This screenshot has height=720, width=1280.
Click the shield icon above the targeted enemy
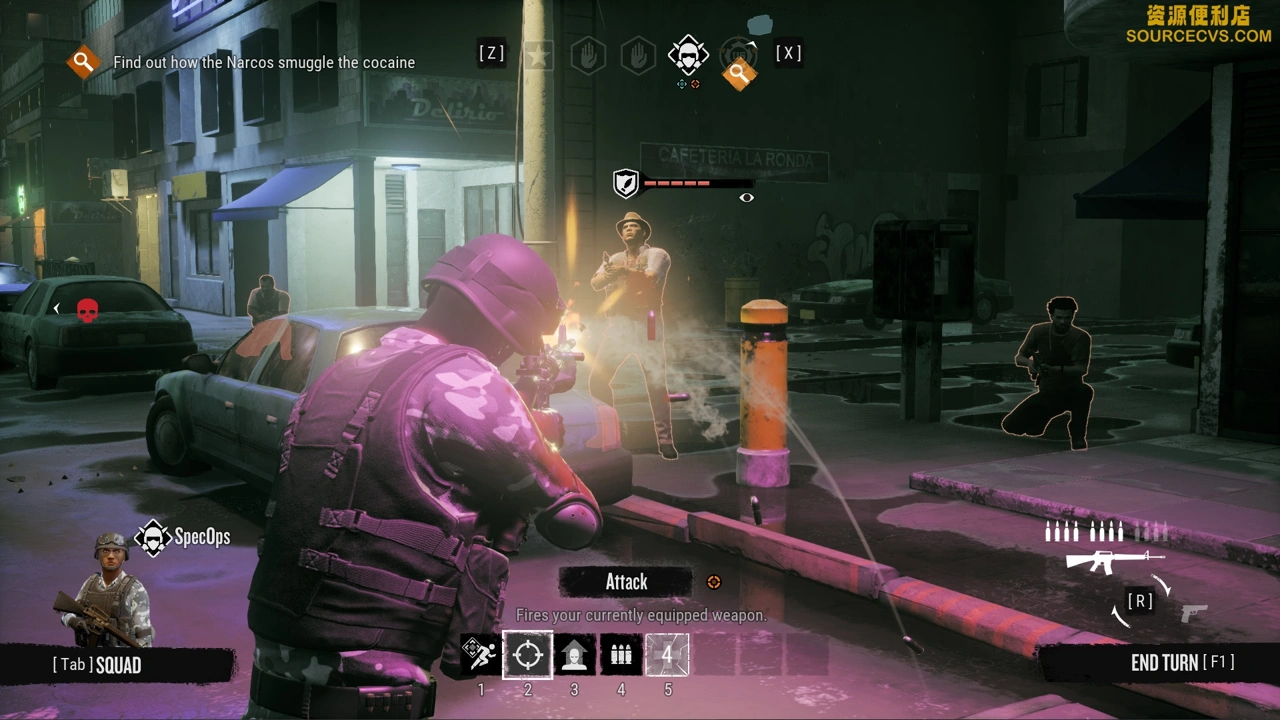coord(626,183)
